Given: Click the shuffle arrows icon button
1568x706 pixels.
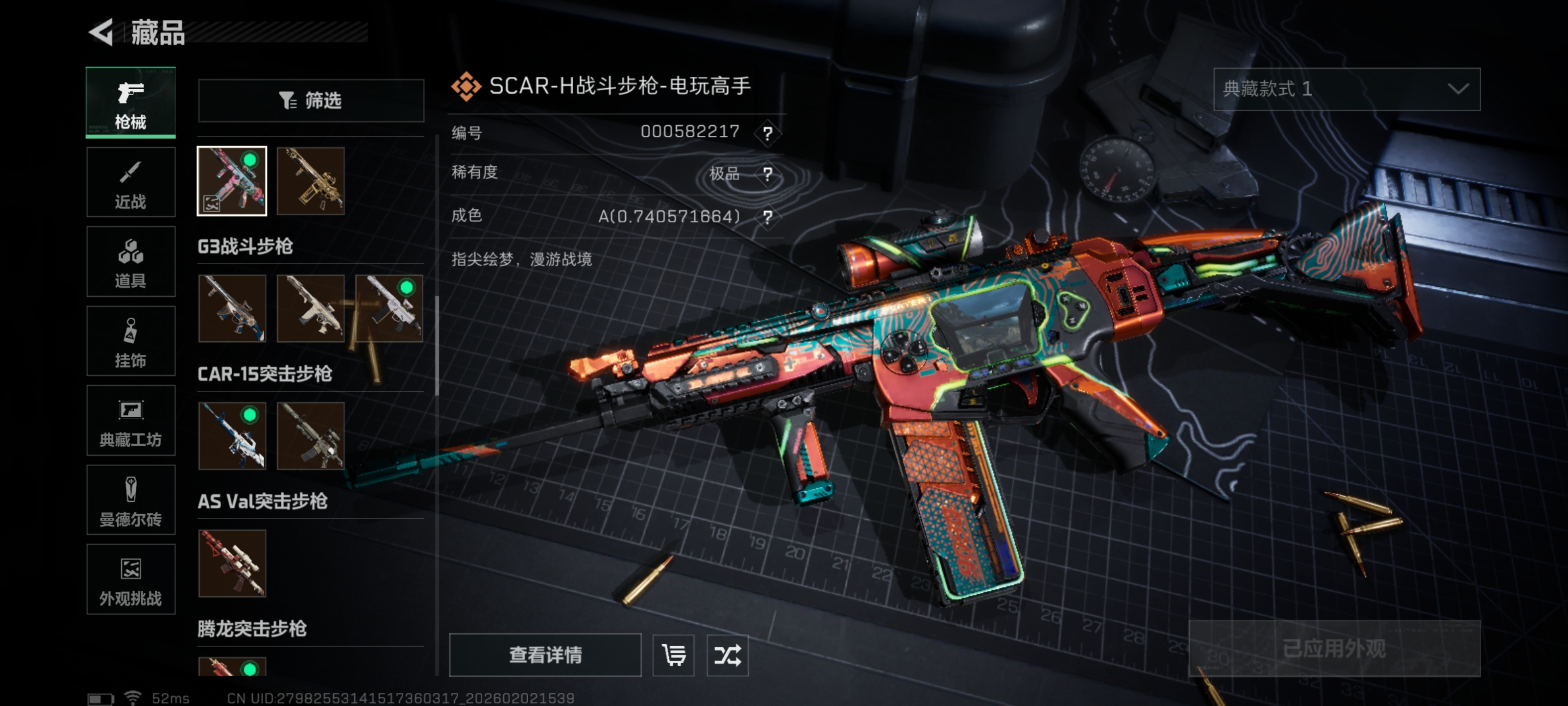Looking at the screenshot, I should coord(727,656).
